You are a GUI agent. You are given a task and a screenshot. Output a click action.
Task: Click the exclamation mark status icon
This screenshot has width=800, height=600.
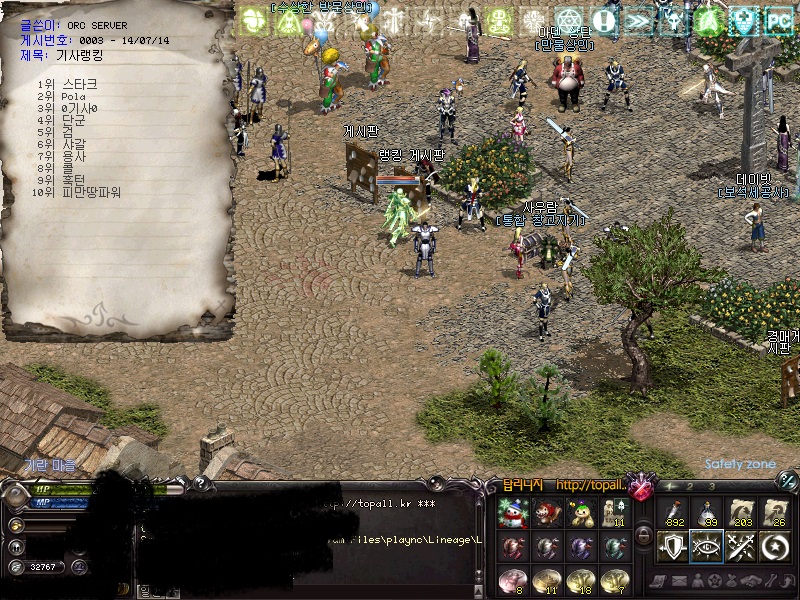(x=604, y=20)
